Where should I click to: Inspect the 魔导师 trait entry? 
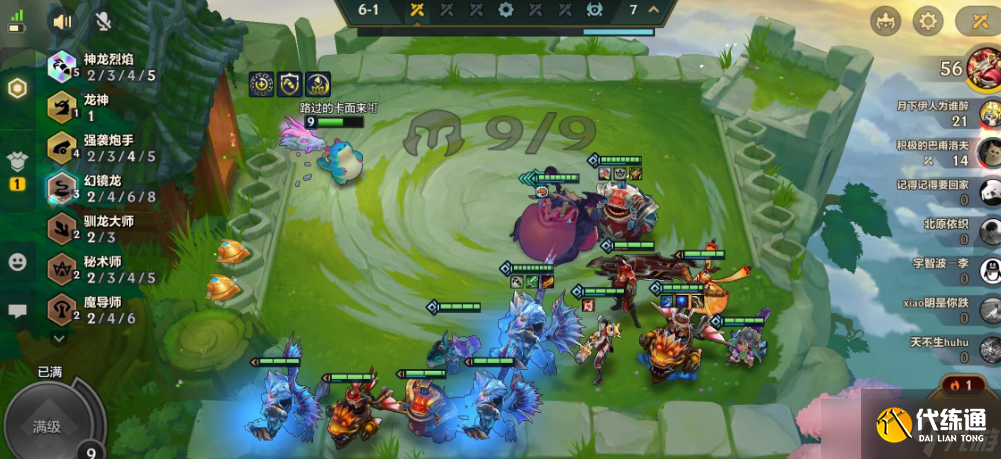click(100, 309)
